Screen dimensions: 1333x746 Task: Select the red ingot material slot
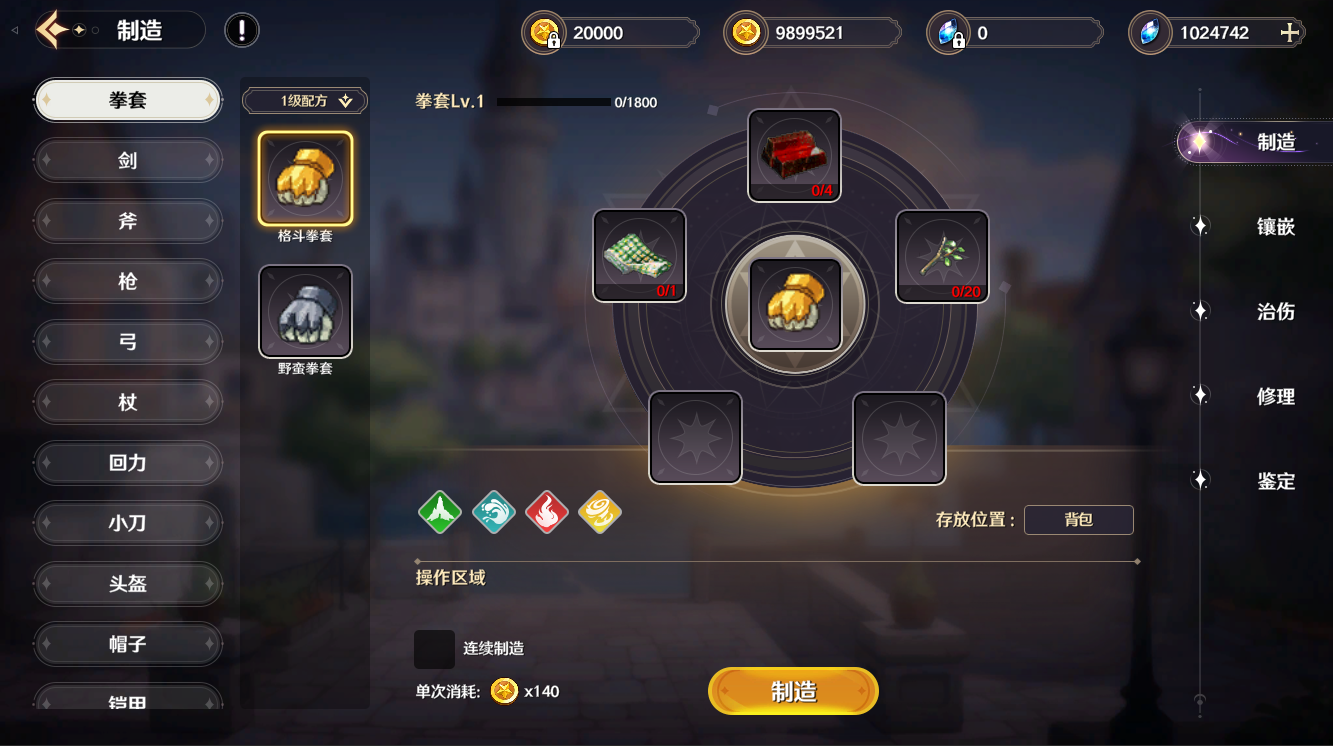click(x=794, y=155)
